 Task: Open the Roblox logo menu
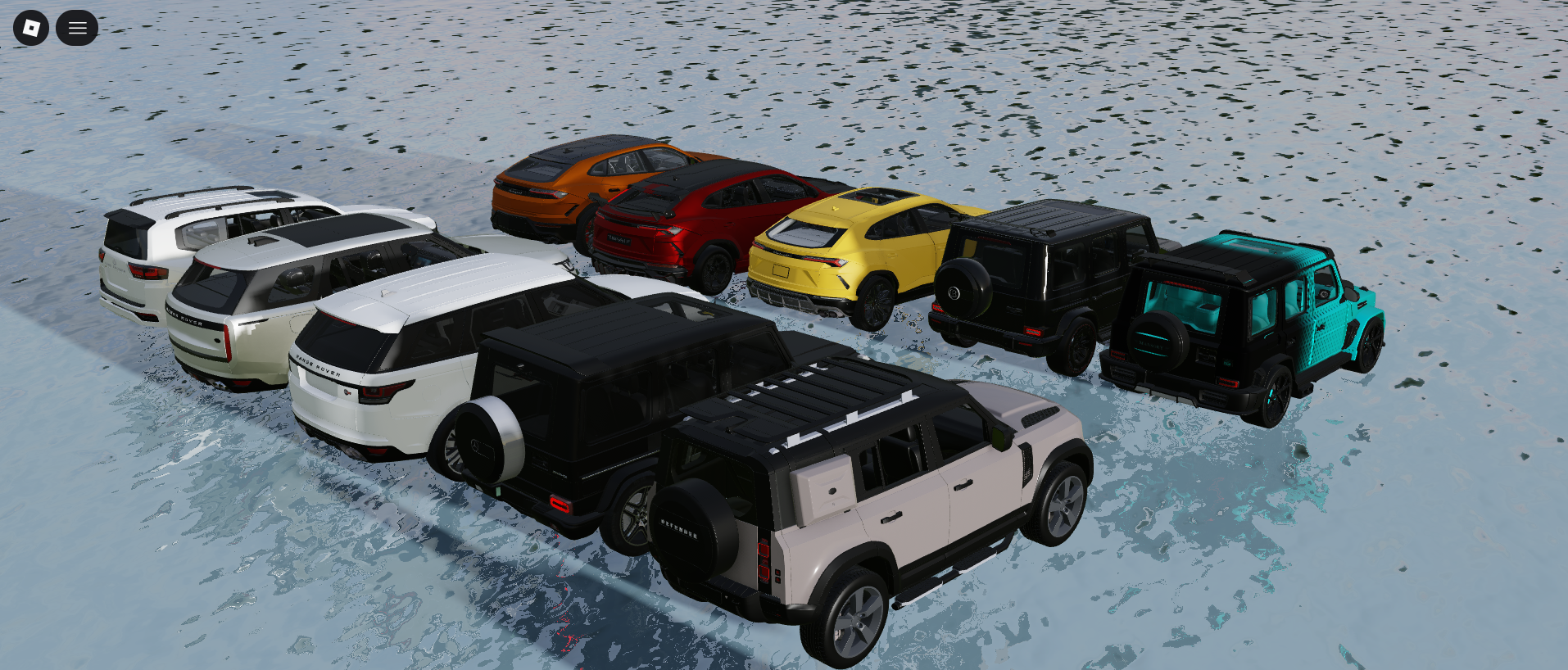[x=31, y=28]
